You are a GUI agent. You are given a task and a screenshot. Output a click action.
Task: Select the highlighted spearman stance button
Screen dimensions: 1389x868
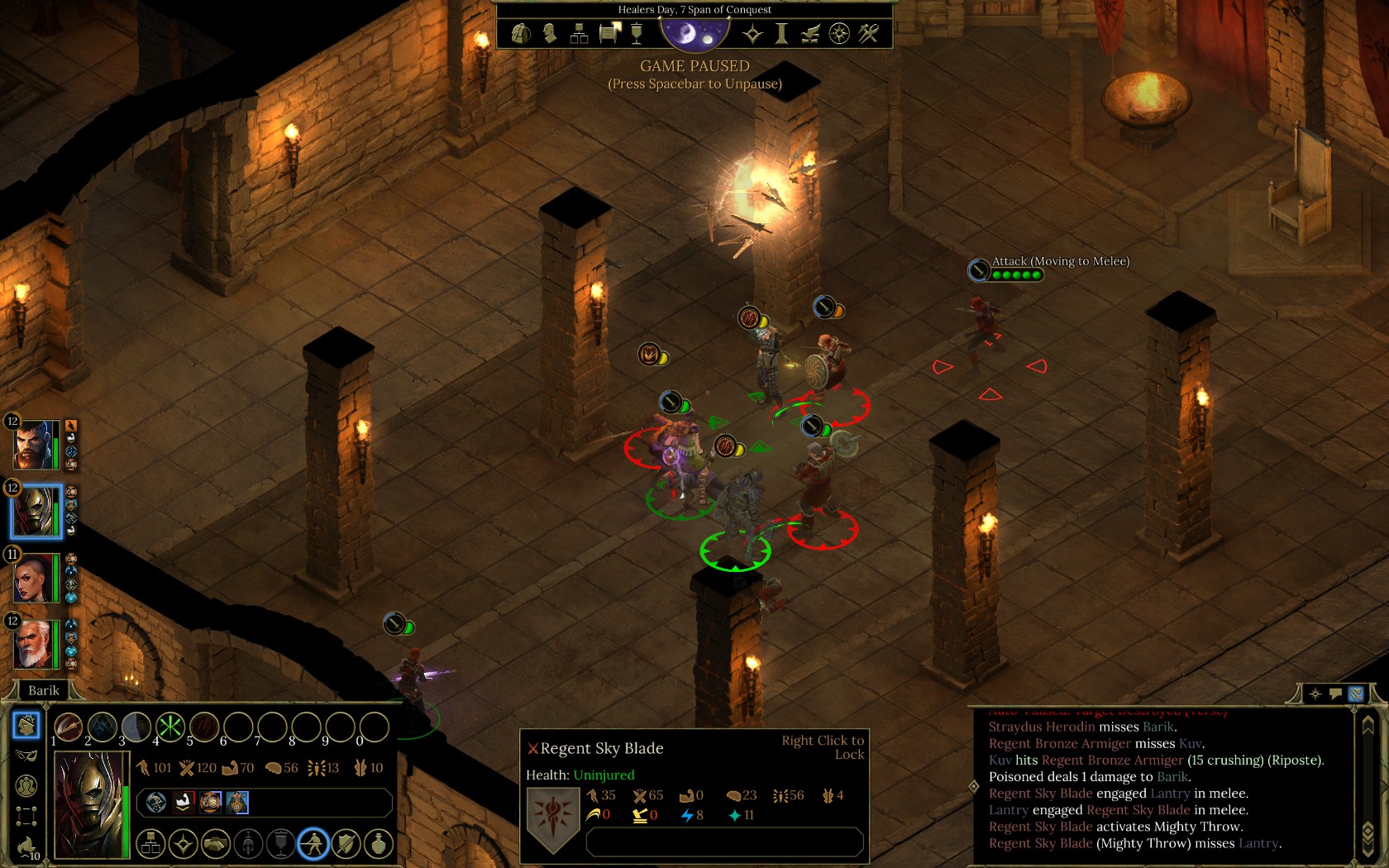pos(313,844)
